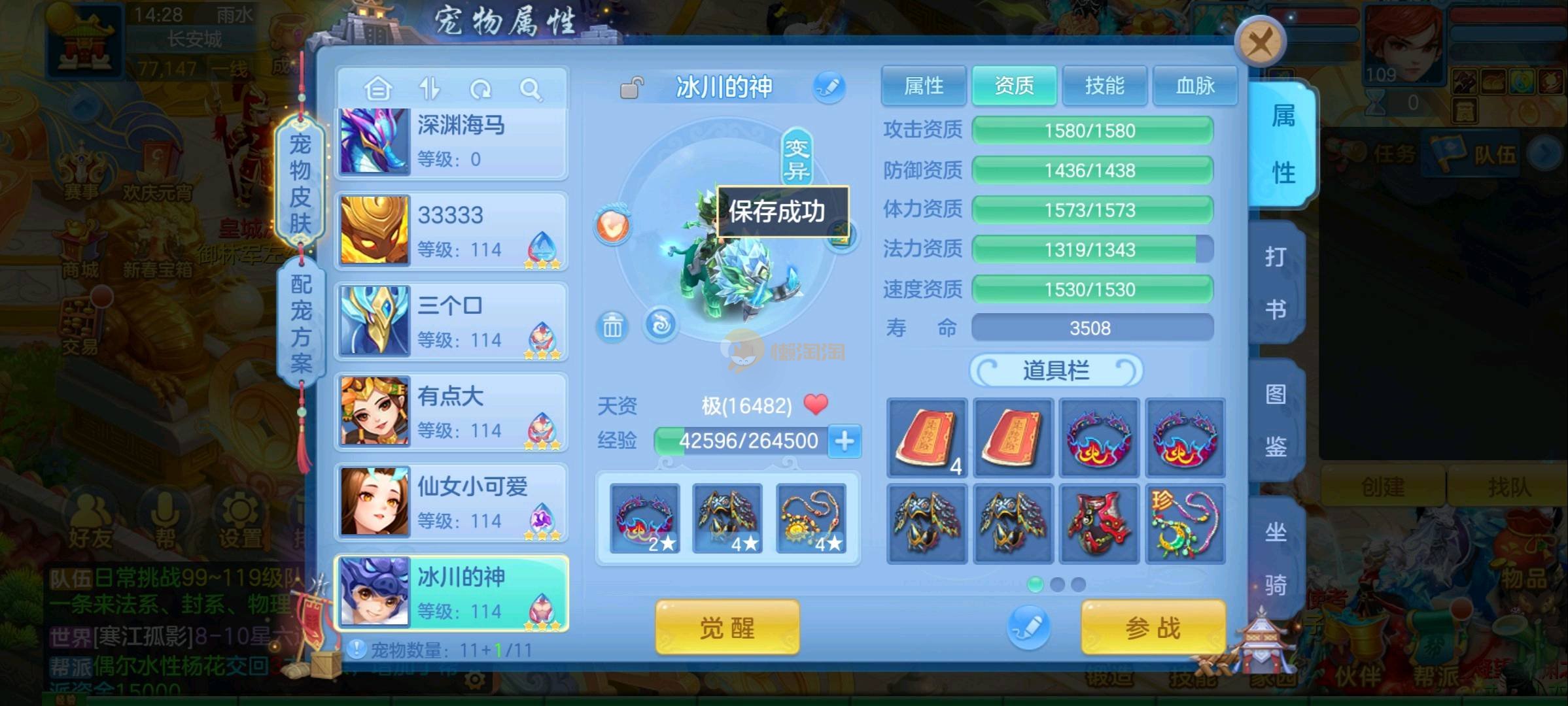Close the pet attributes window
1568x706 pixels.
point(1260,43)
